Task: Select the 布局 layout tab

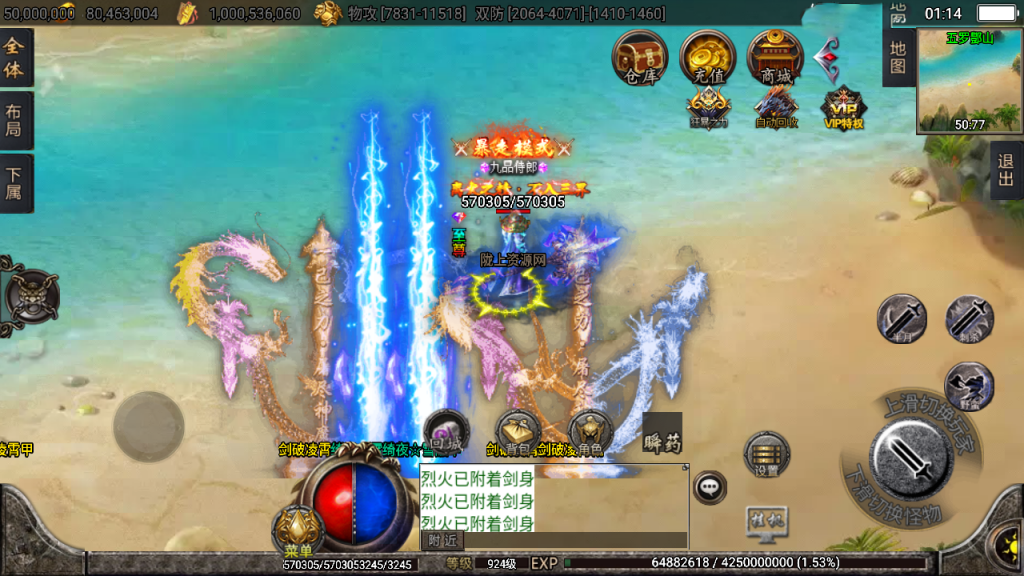Action: pyautogui.click(x=15, y=121)
